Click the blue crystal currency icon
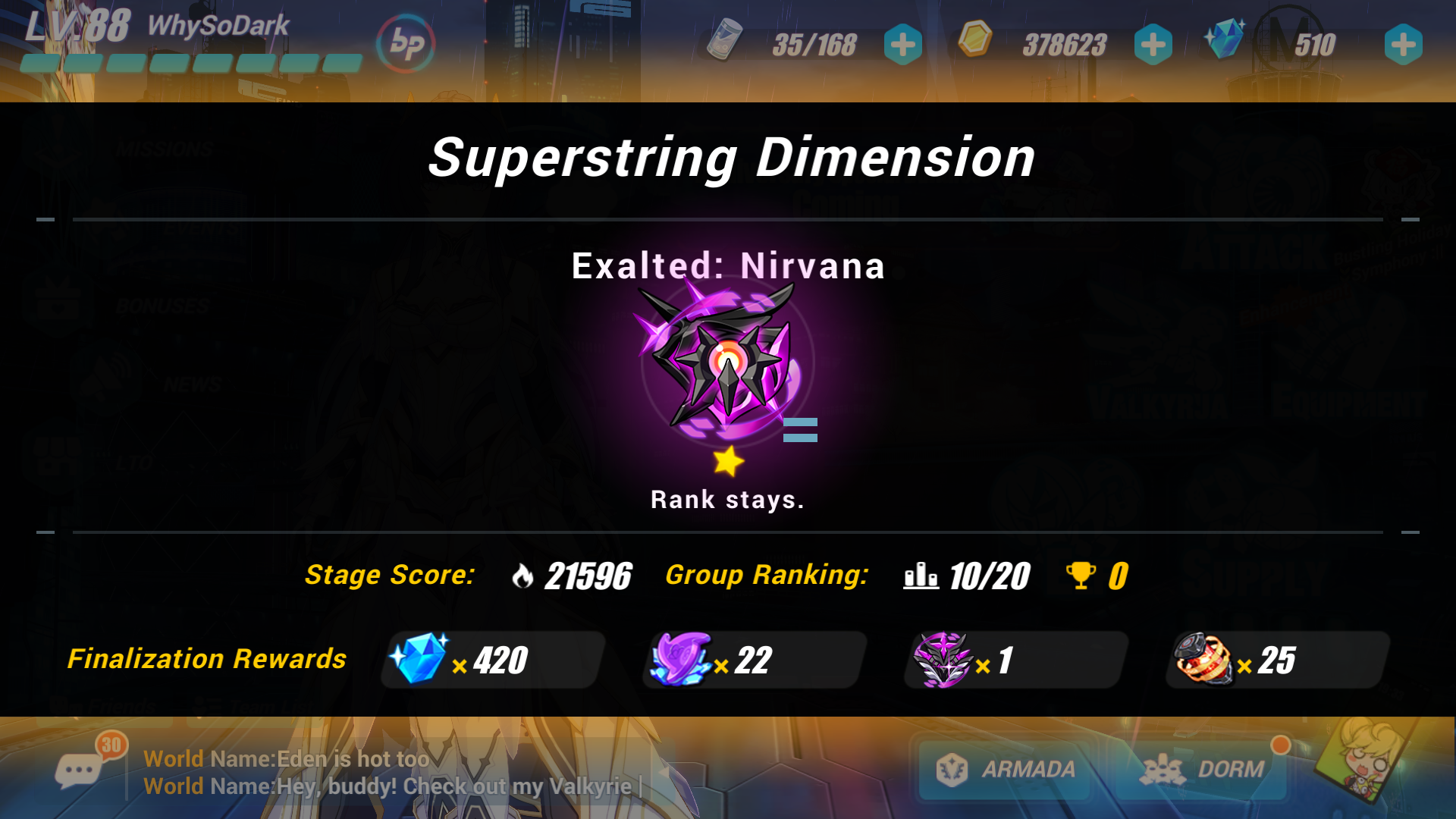This screenshot has width=1456, height=819. point(1226,39)
